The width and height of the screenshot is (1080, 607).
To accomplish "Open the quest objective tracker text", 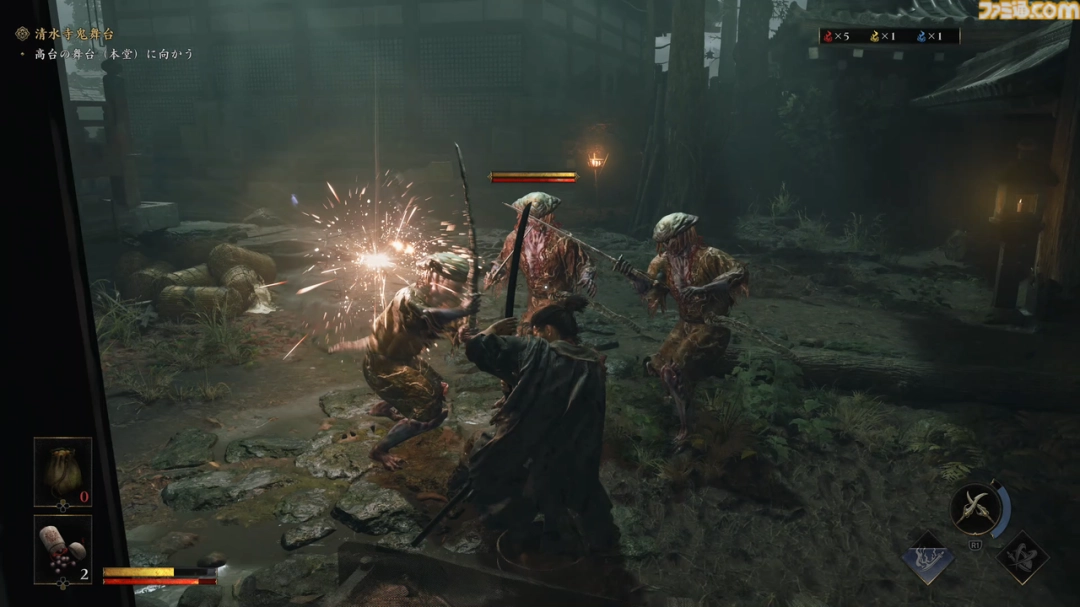I will tap(112, 54).
